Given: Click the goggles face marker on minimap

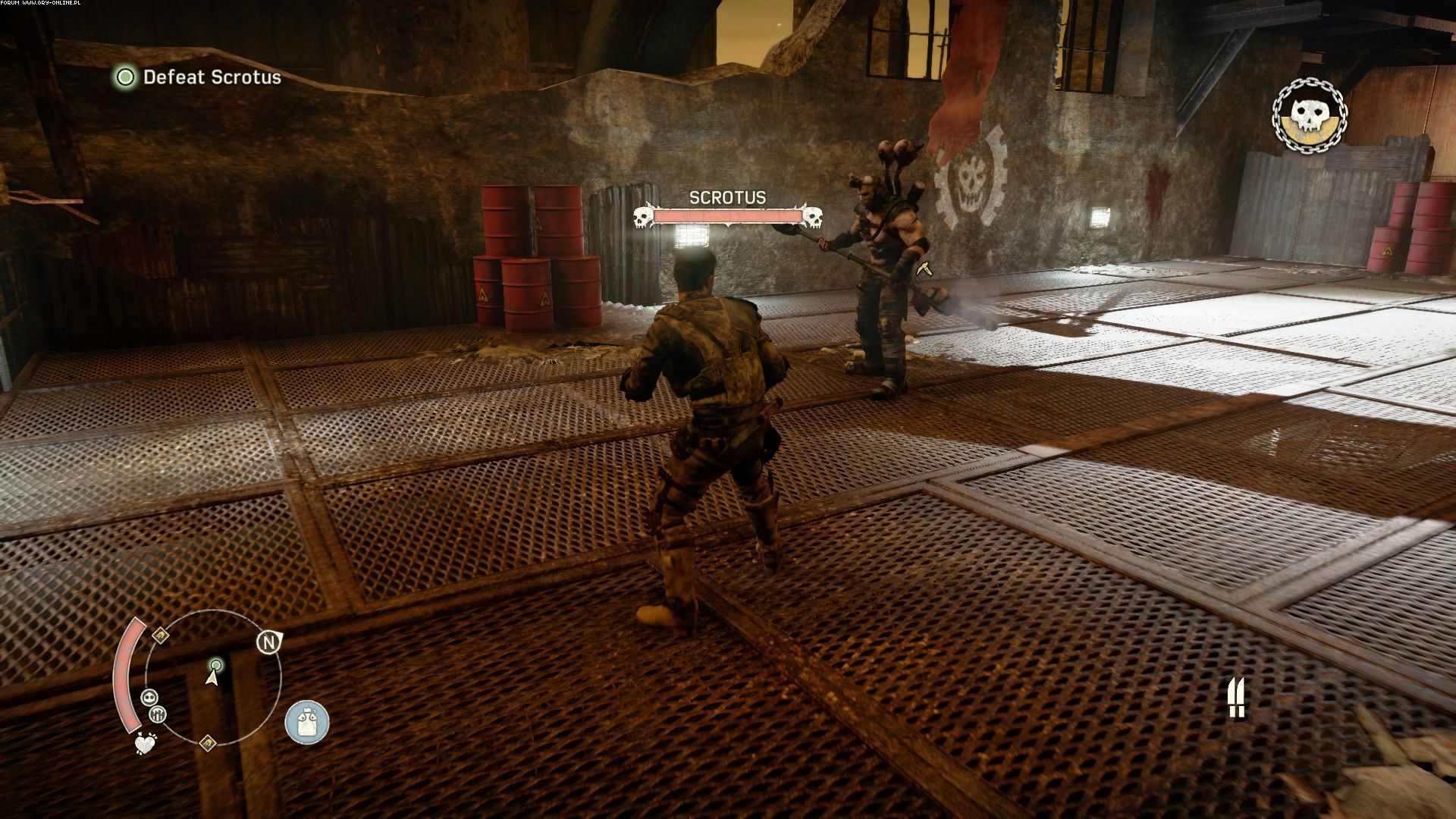Looking at the screenshot, I should (149, 698).
